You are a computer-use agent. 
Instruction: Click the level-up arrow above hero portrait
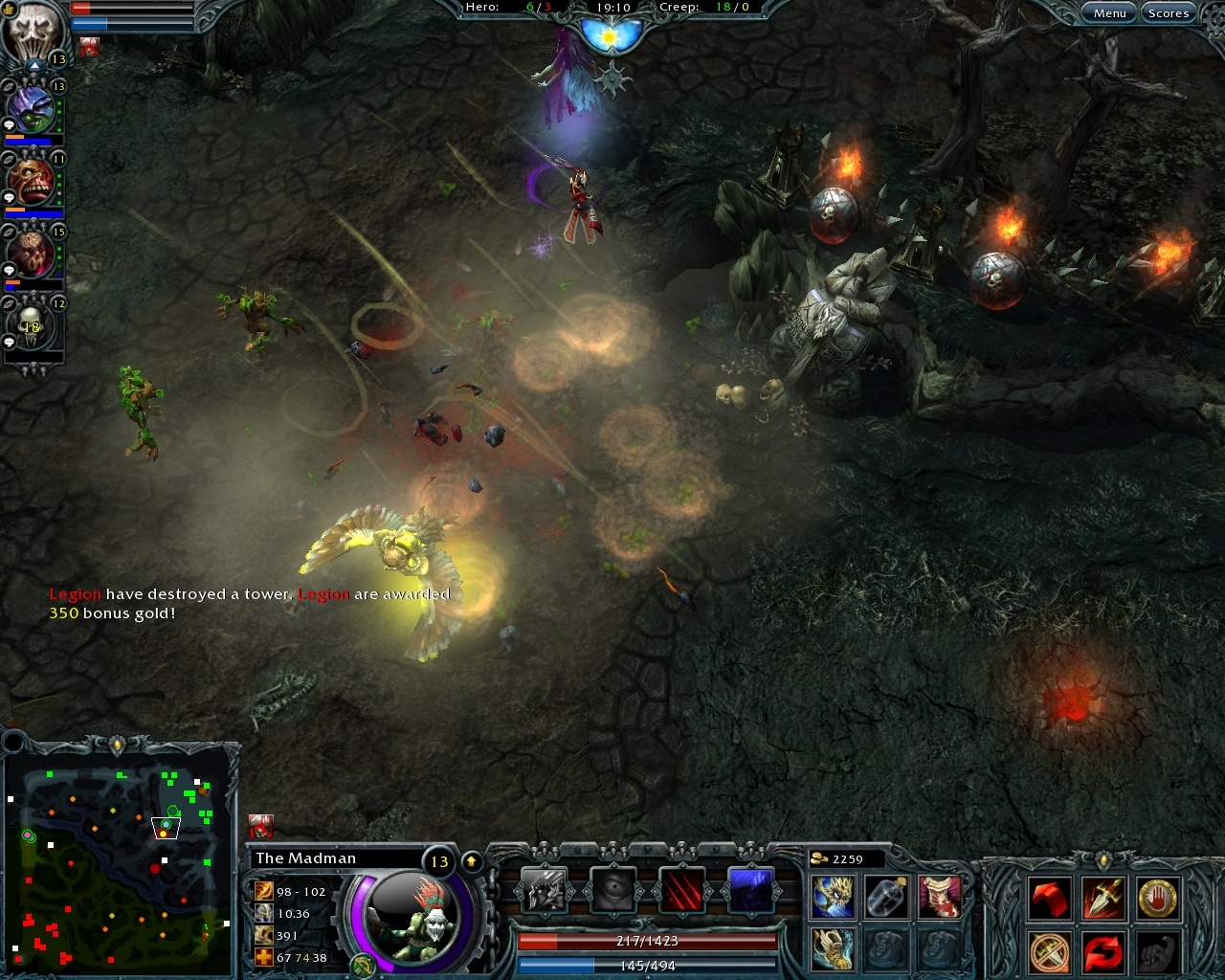472,859
